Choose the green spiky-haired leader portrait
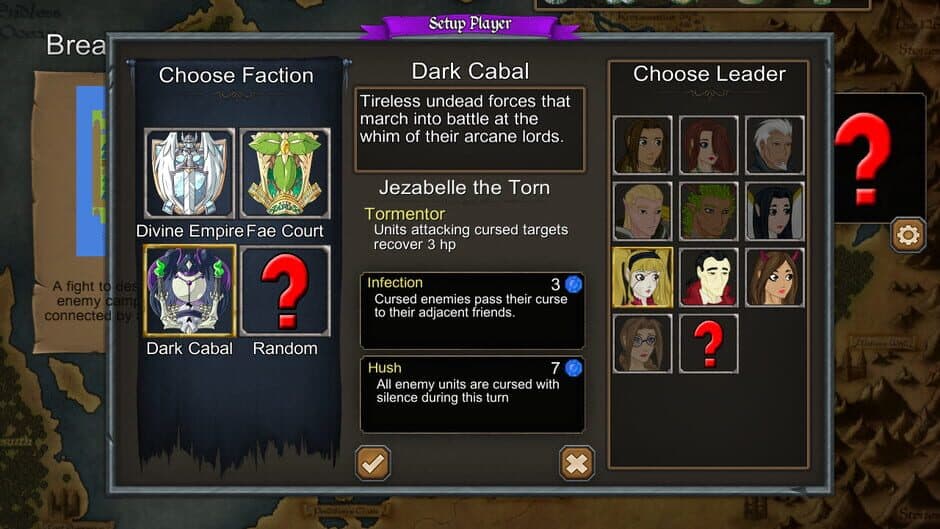The width and height of the screenshot is (940, 529). click(708, 211)
